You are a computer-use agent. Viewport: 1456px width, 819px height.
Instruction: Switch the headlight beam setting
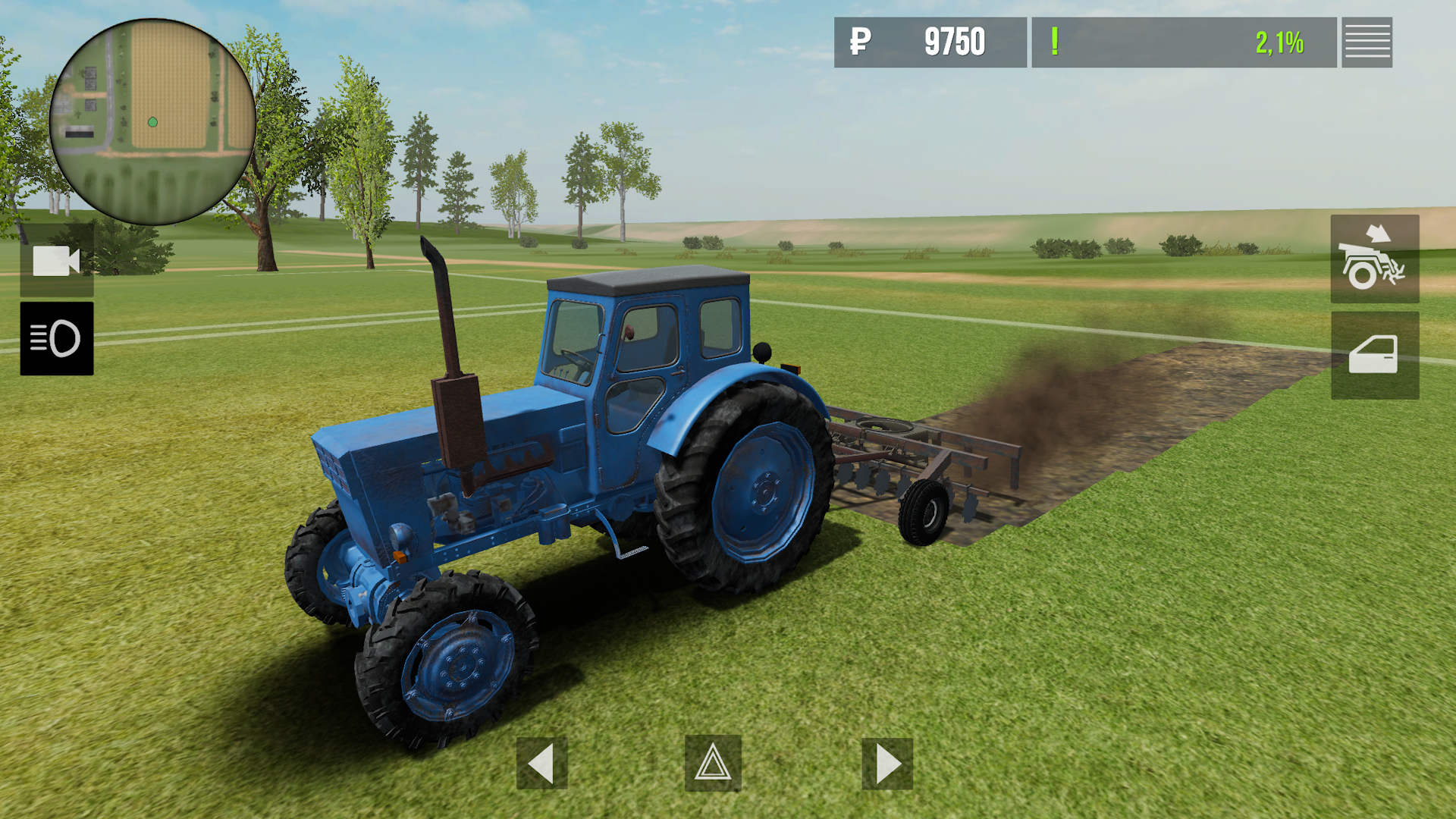tap(58, 338)
